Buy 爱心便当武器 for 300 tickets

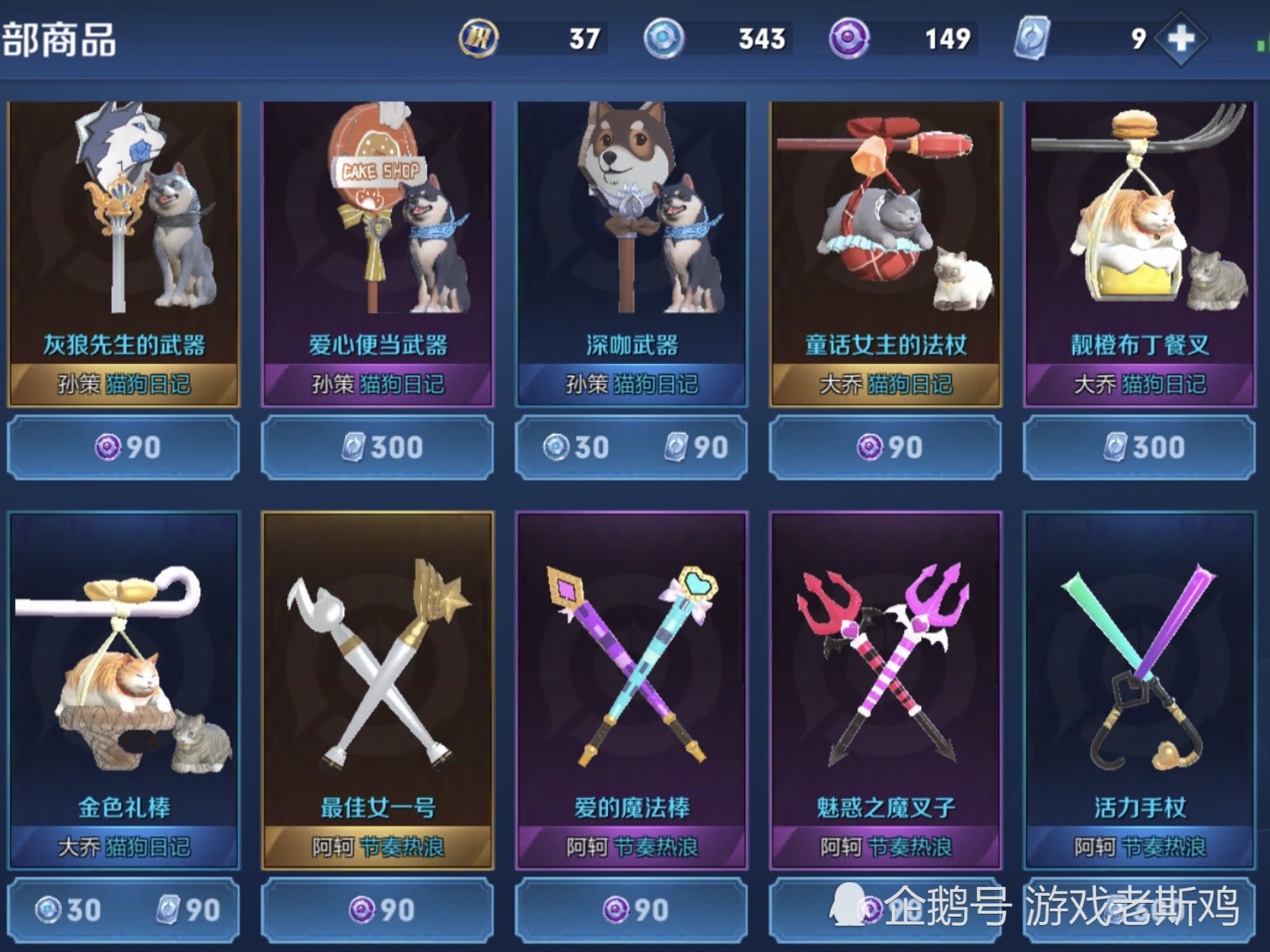(x=377, y=447)
